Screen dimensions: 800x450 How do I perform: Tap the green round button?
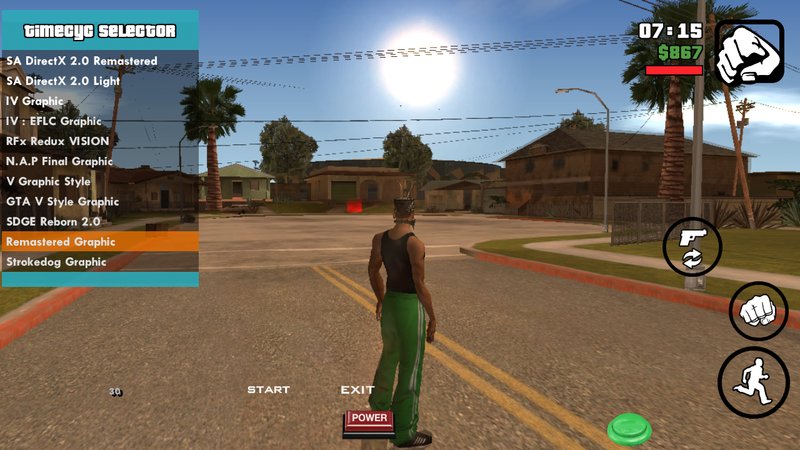click(629, 428)
